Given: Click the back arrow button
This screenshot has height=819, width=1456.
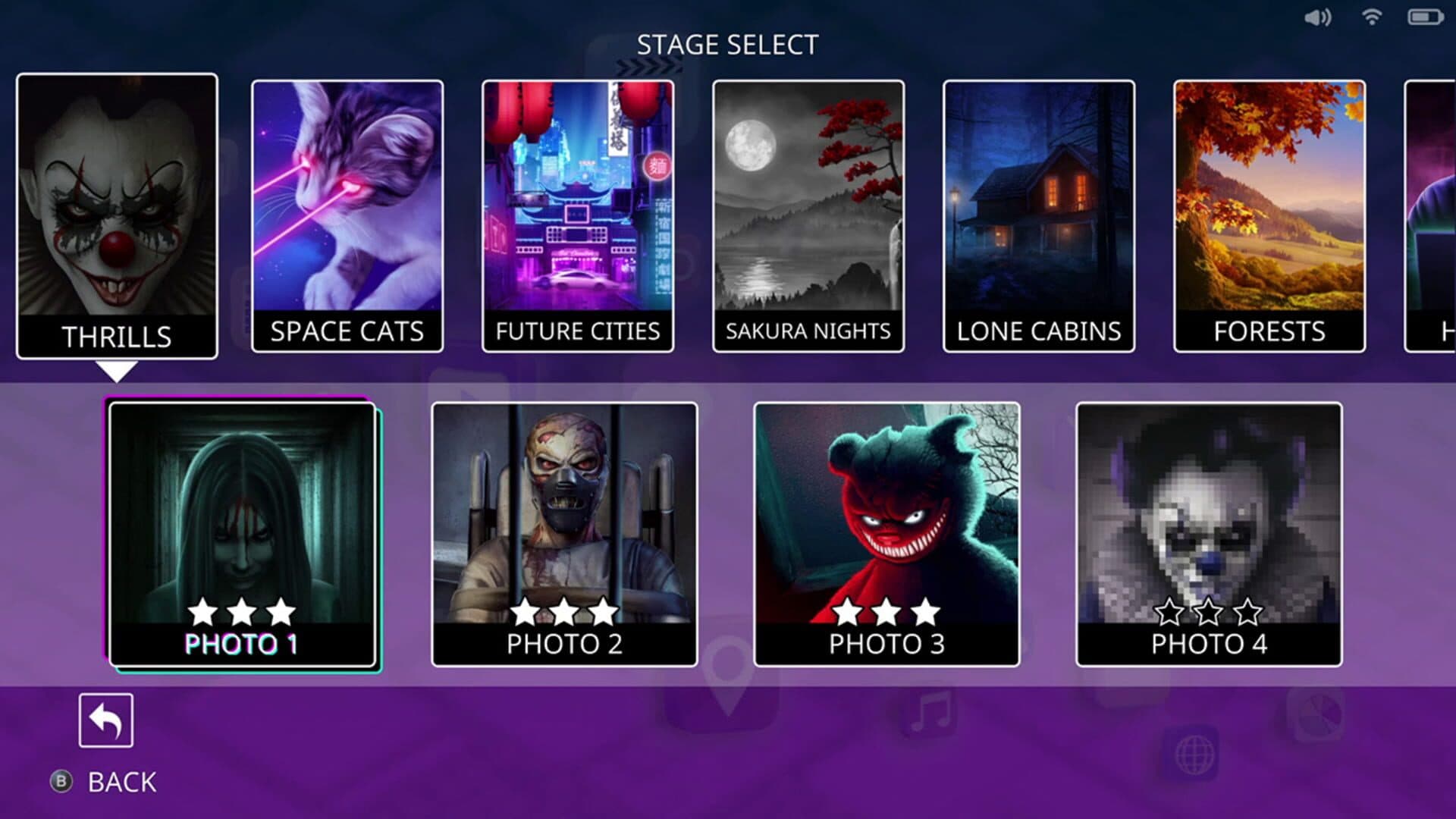Looking at the screenshot, I should coord(106,720).
